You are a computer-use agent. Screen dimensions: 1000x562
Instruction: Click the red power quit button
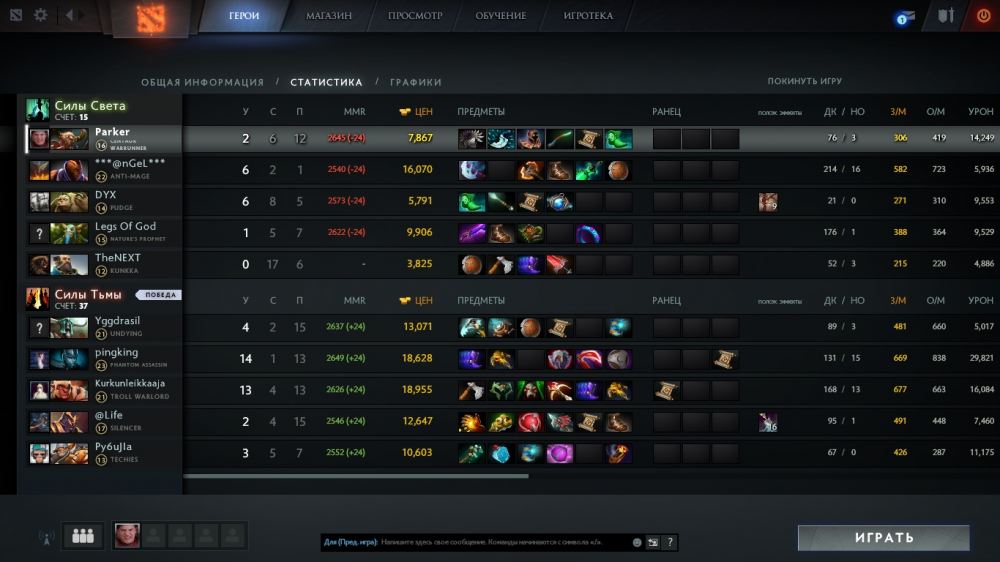point(982,16)
